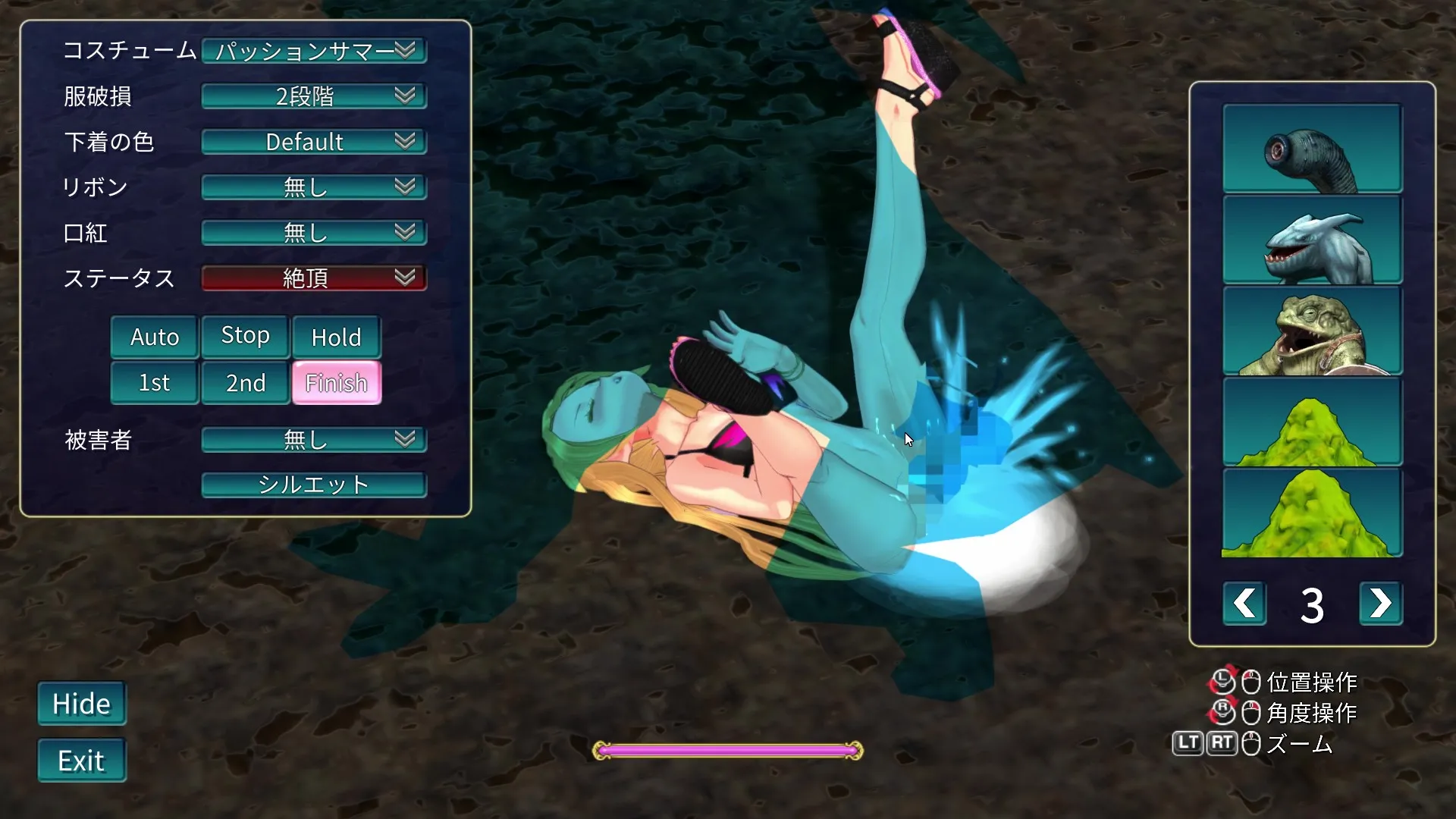Open the red ステータス dropdown

point(314,278)
